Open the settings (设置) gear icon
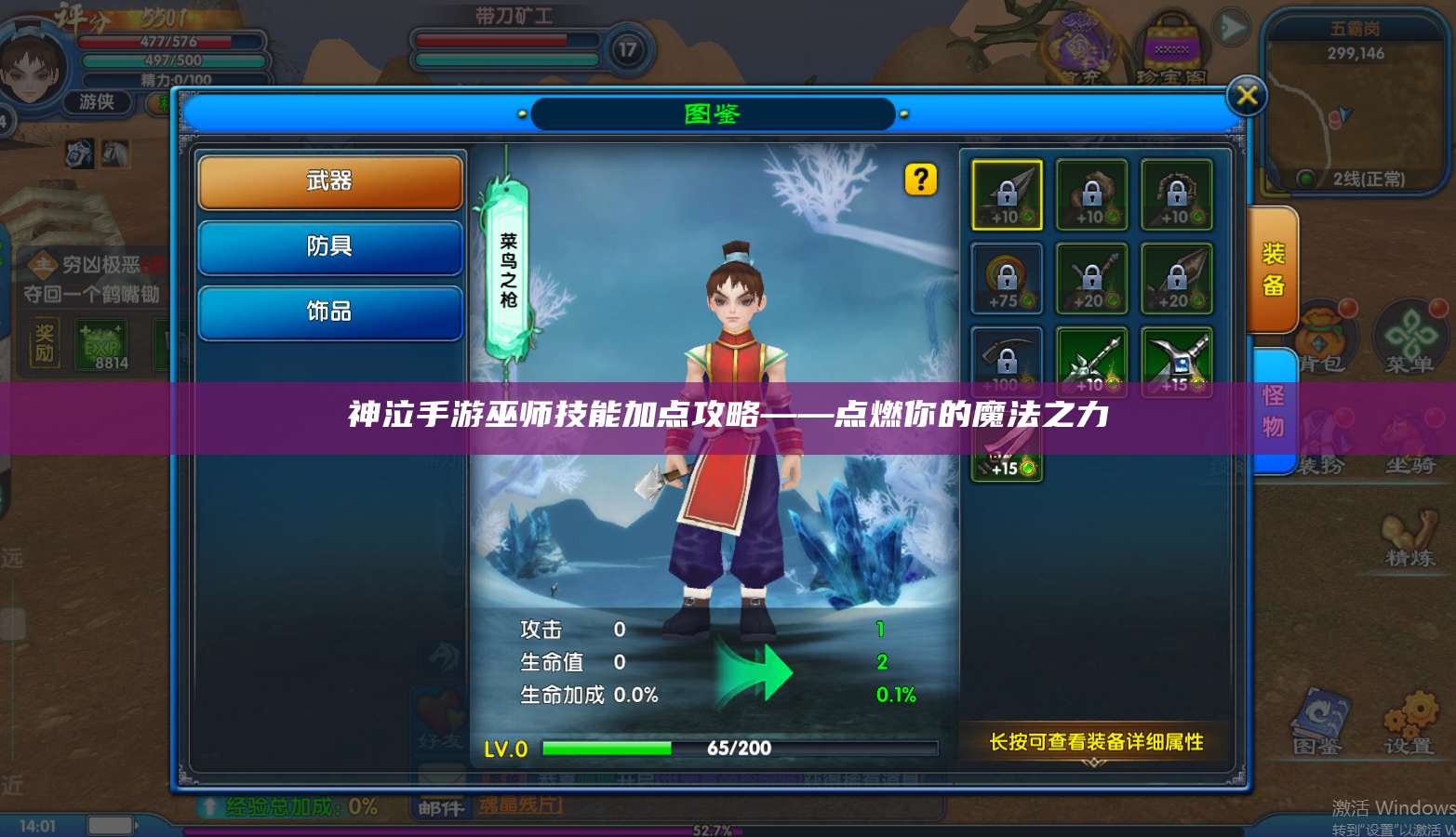 click(x=1409, y=711)
